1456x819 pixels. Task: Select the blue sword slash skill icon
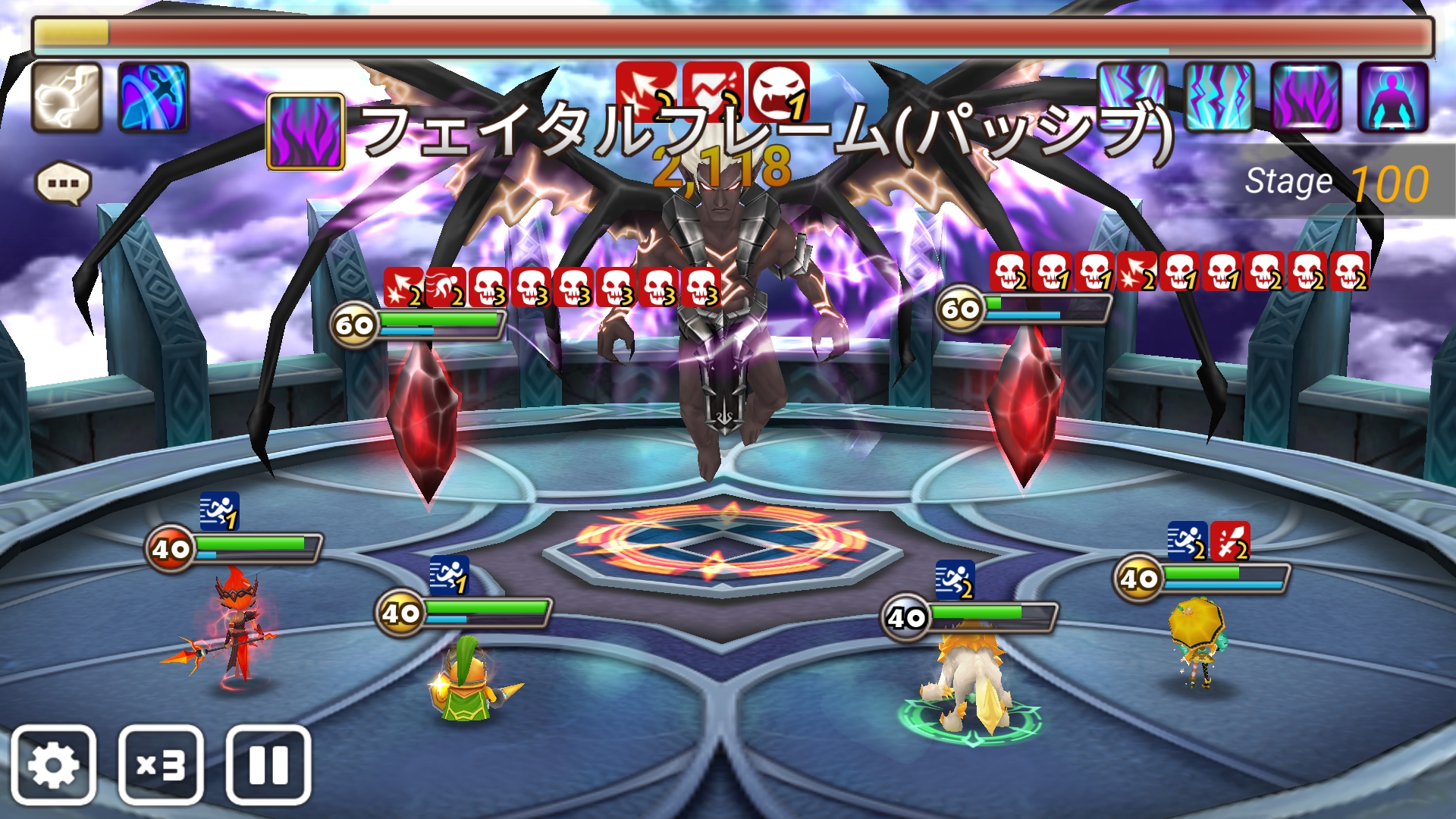[x=155, y=99]
